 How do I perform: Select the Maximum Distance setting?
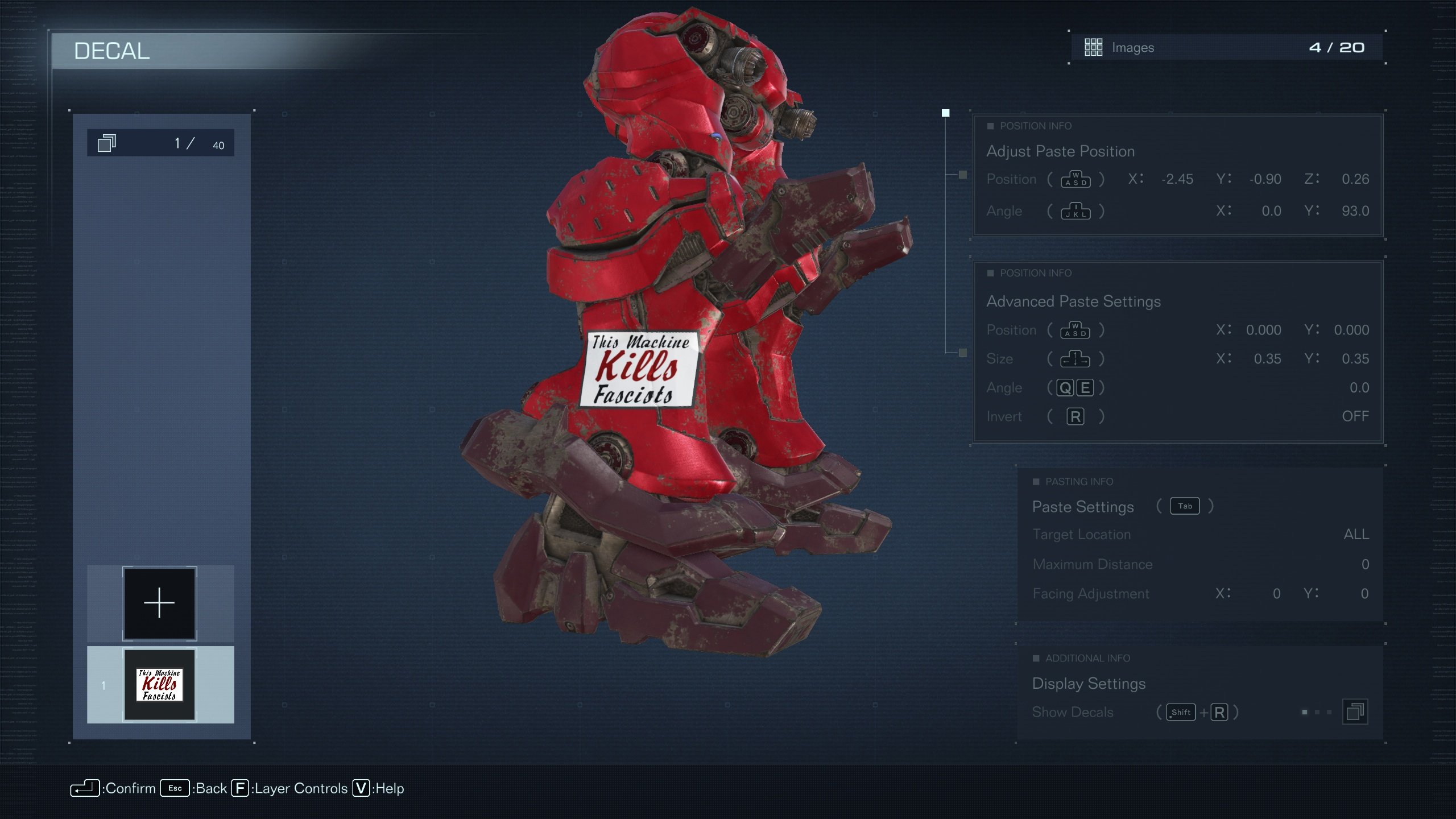coord(1199,564)
